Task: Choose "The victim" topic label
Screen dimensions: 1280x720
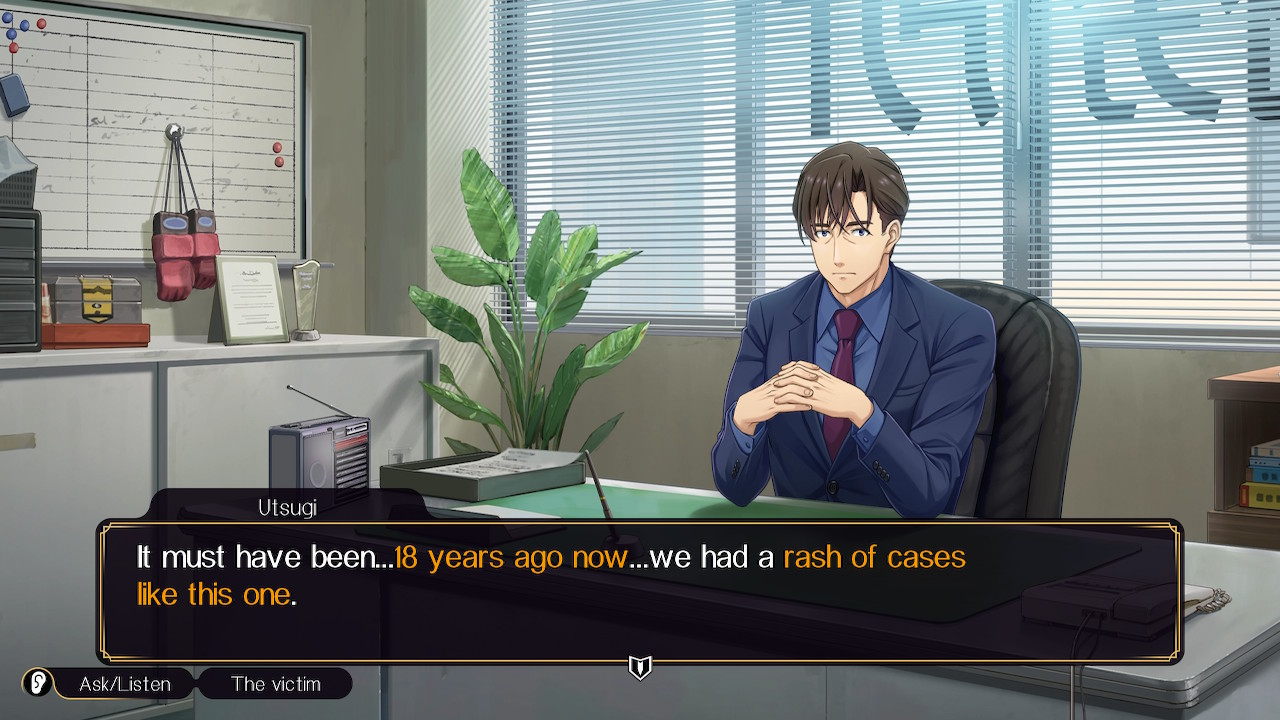Action: click(275, 684)
